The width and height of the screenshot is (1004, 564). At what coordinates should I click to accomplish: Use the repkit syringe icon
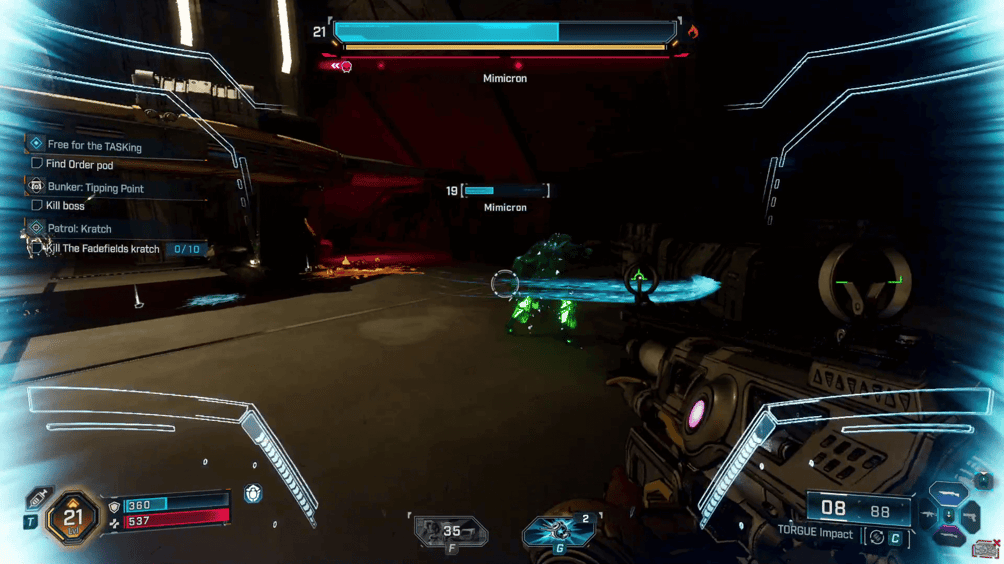click(39, 498)
